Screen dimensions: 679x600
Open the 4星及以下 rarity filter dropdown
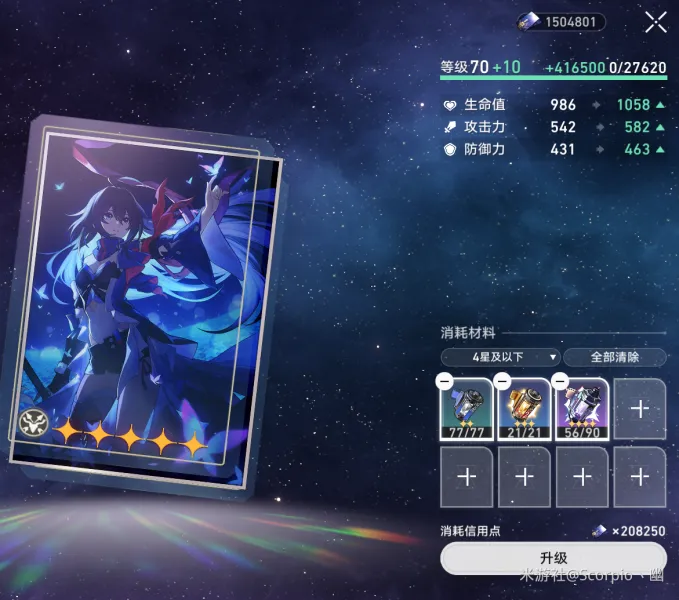500,357
